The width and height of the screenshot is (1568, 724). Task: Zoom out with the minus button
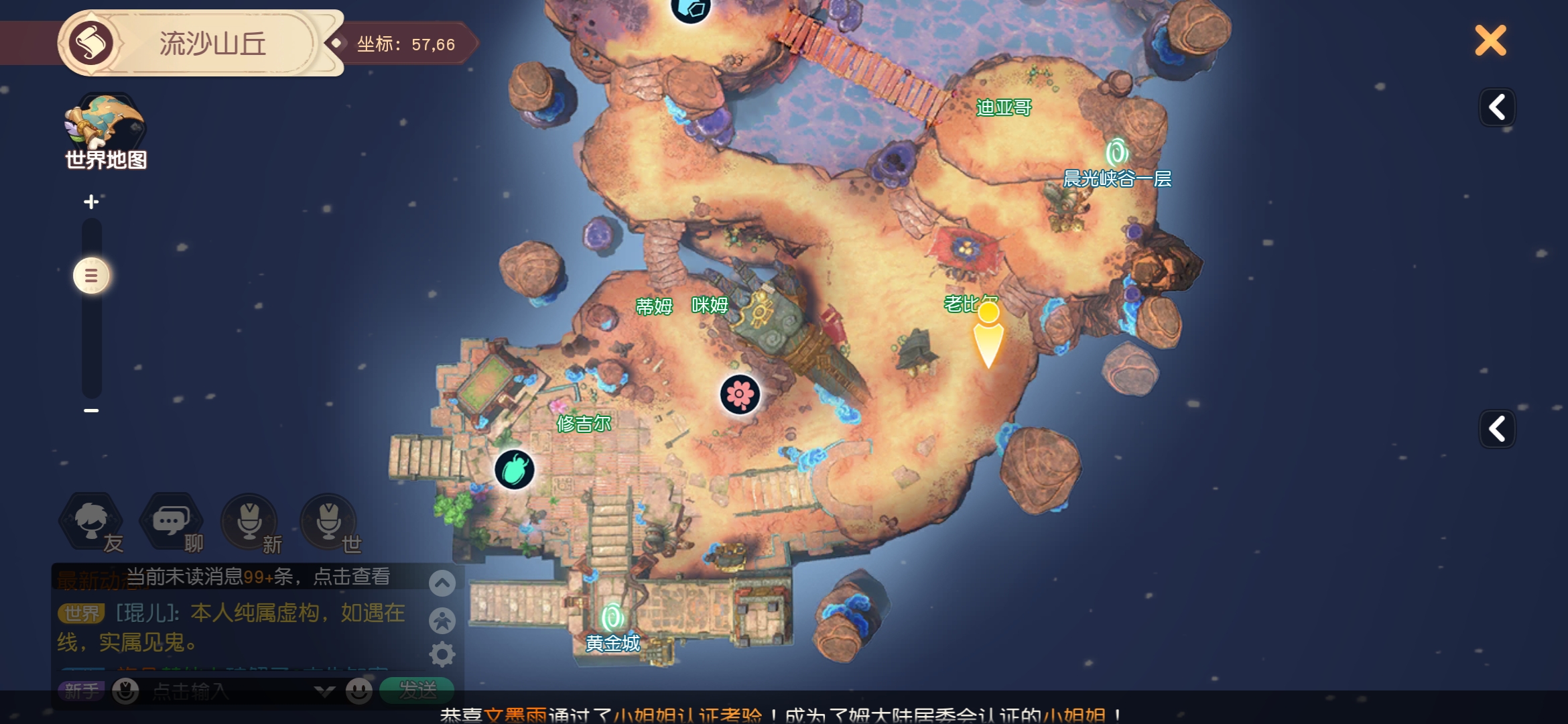pyautogui.click(x=91, y=410)
